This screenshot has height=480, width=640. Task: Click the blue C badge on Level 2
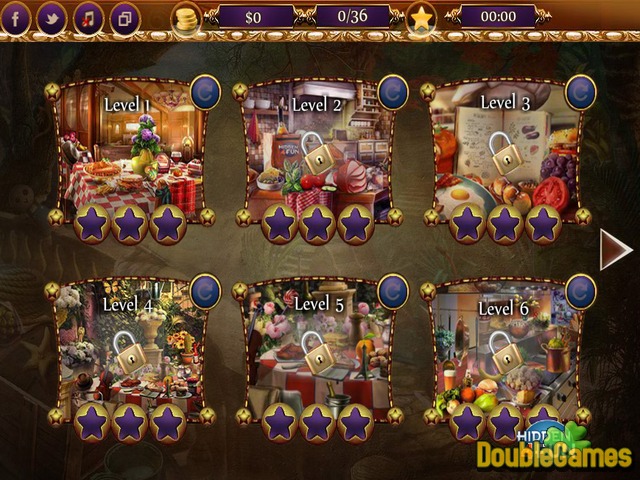coord(393,91)
